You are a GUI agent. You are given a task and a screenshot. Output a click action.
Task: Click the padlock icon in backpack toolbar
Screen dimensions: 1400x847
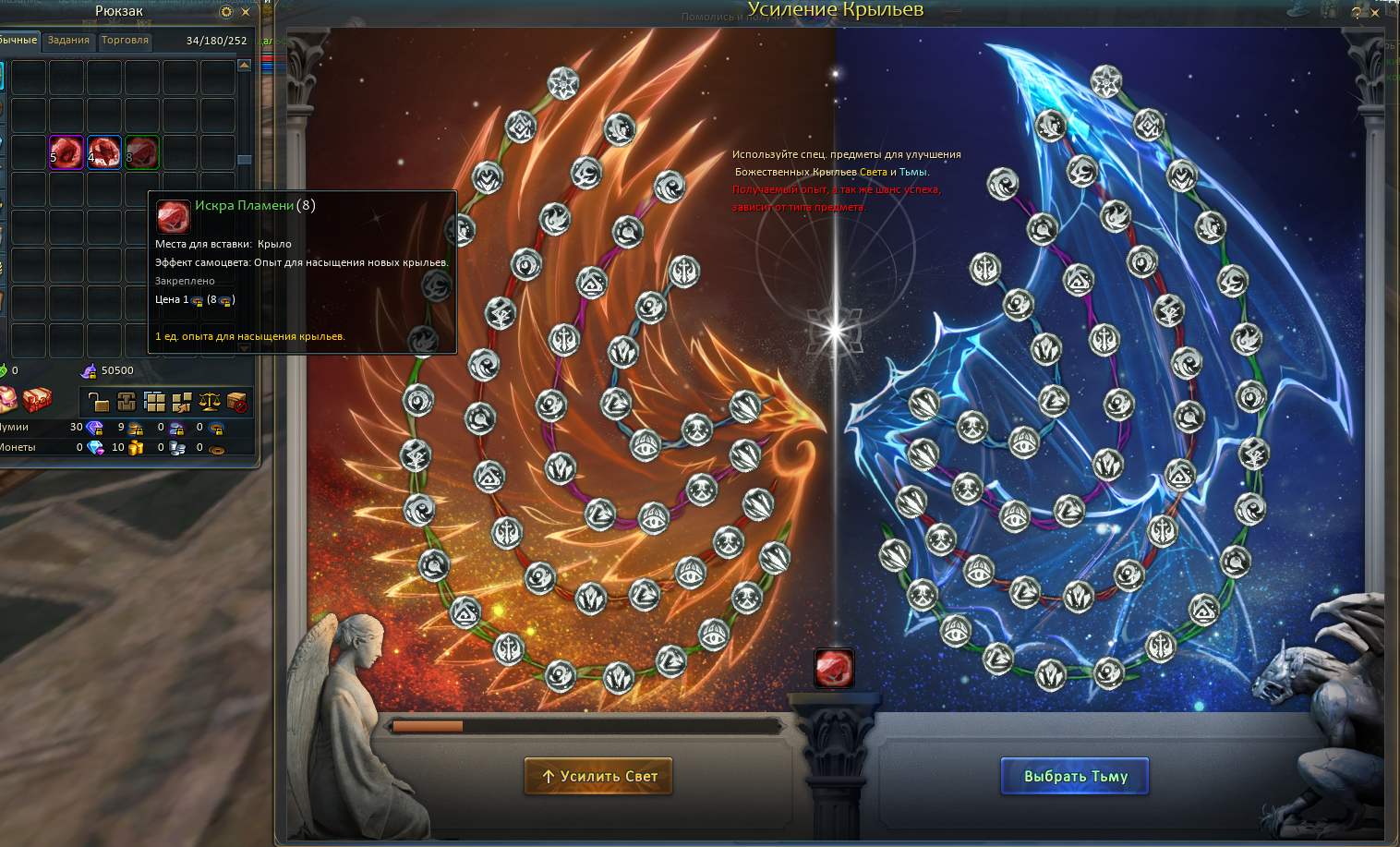(99, 401)
